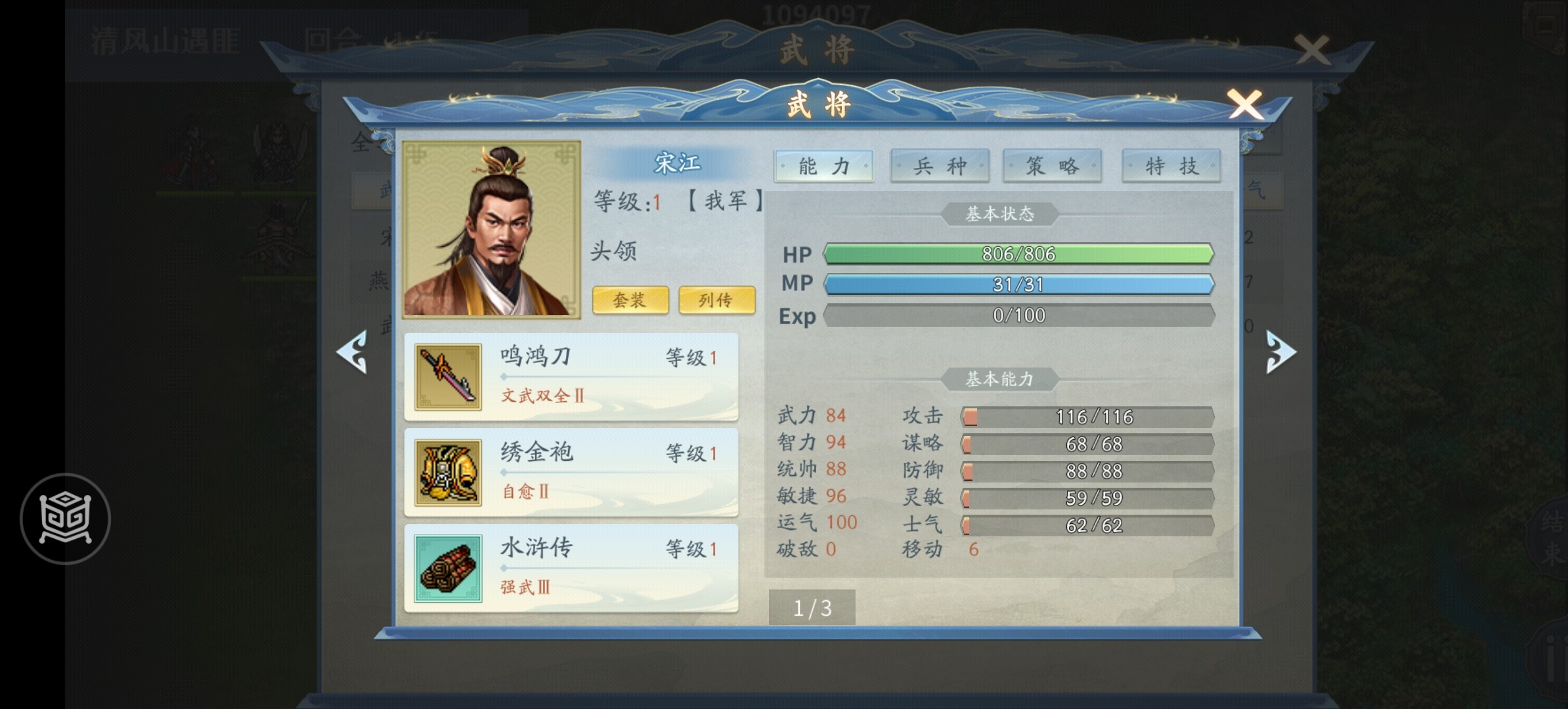Go to the previous general

(x=353, y=353)
